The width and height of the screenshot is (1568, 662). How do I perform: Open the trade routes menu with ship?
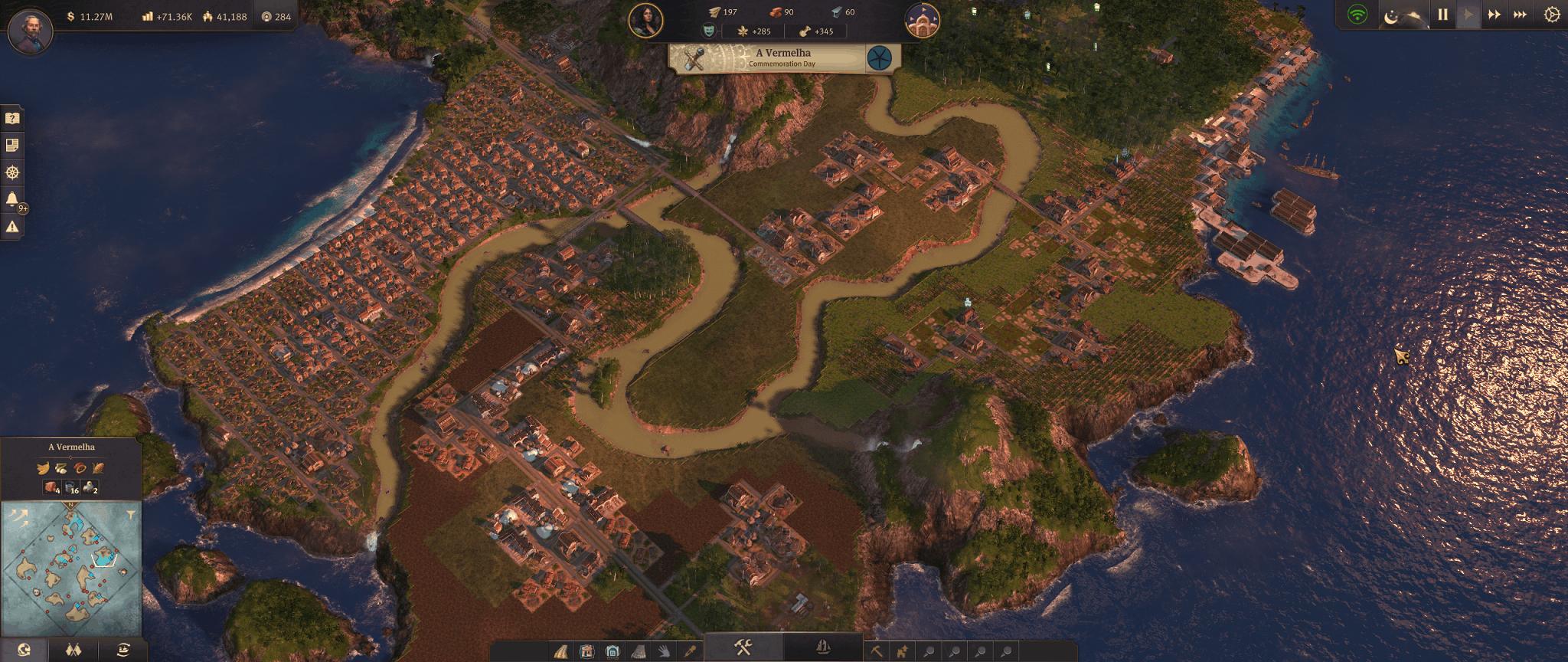(x=122, y=651)
